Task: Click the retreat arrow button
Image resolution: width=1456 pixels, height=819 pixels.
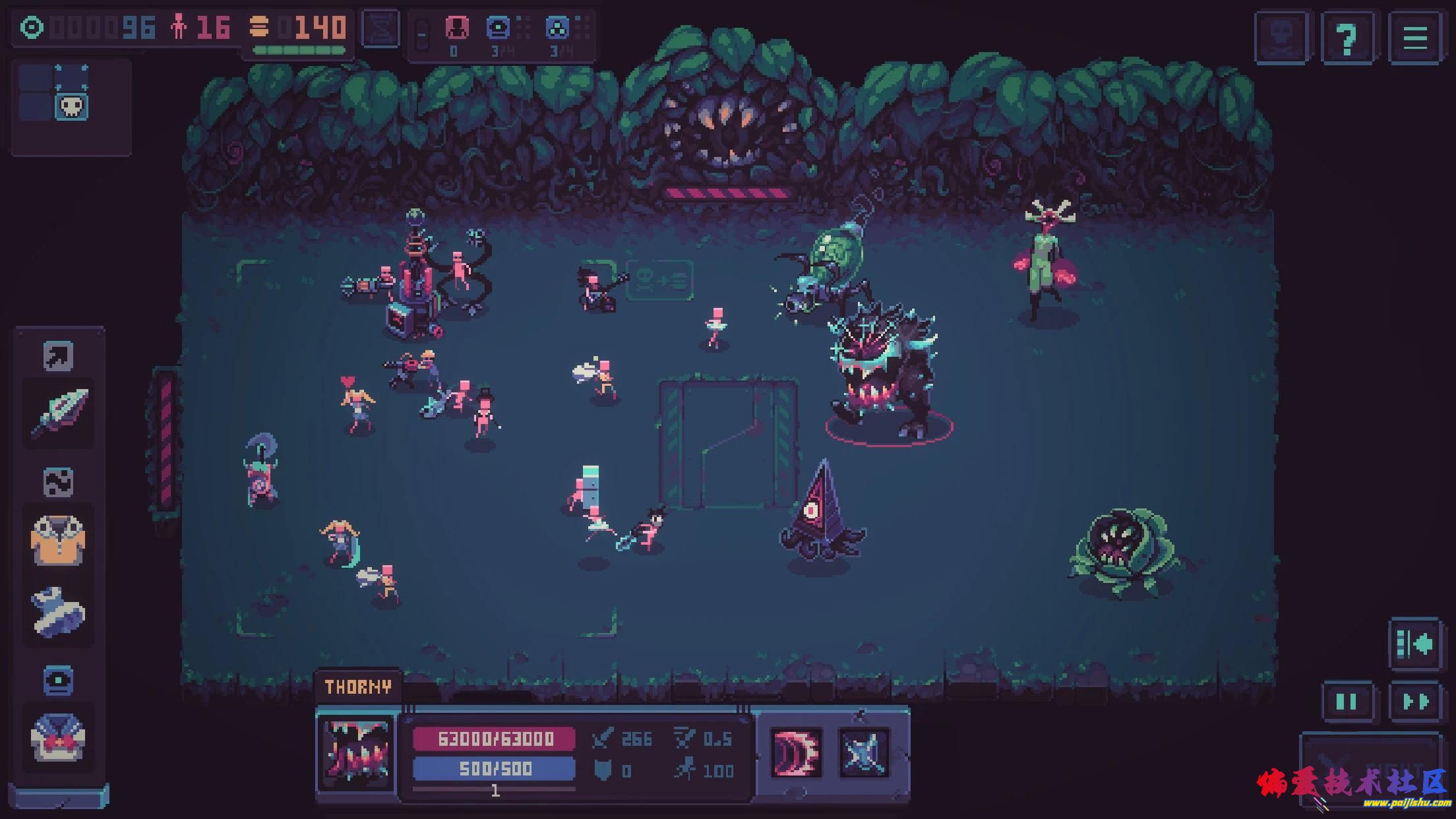Action: click(1415, 644)
